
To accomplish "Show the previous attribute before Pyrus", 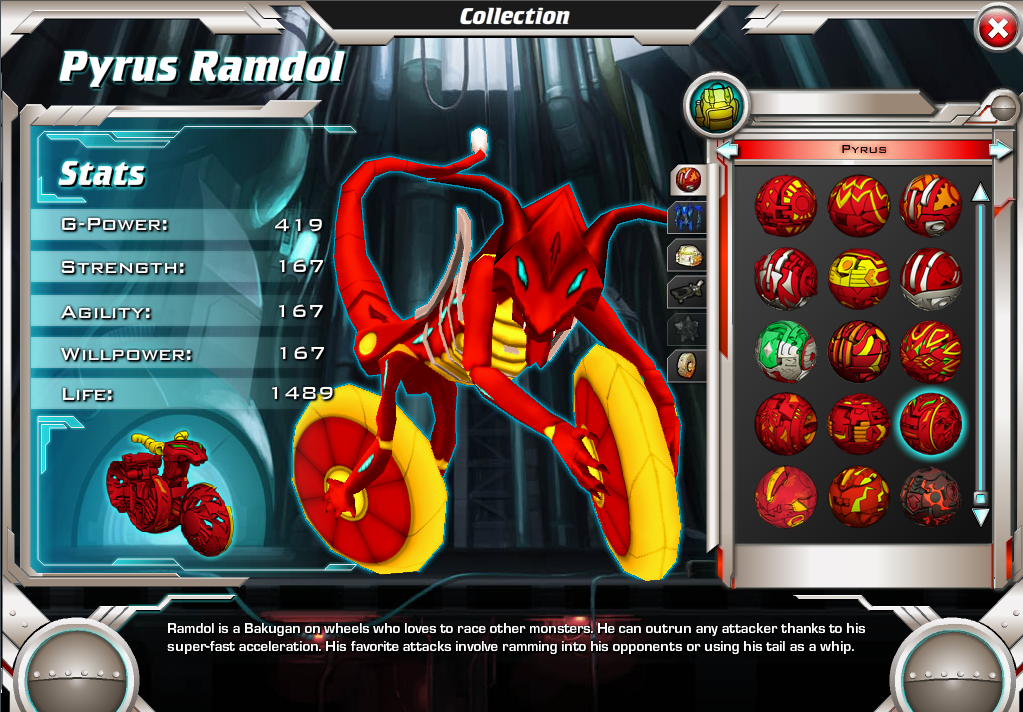I will 728,150.
